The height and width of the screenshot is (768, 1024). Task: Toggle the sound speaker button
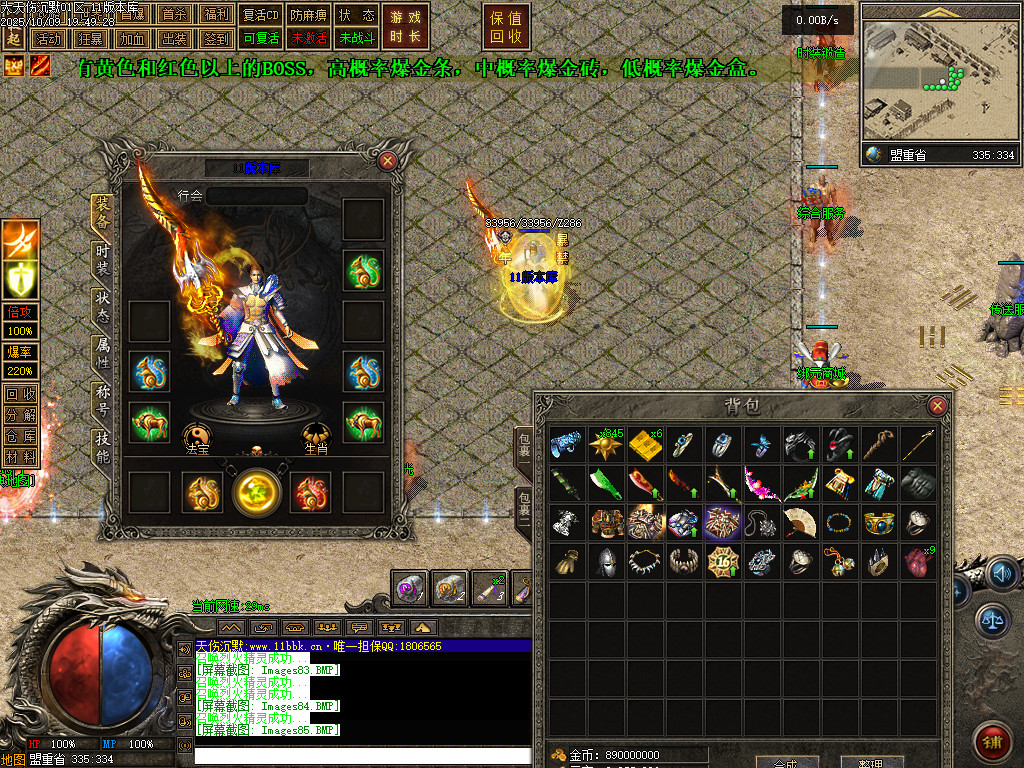click(1001, 574)
